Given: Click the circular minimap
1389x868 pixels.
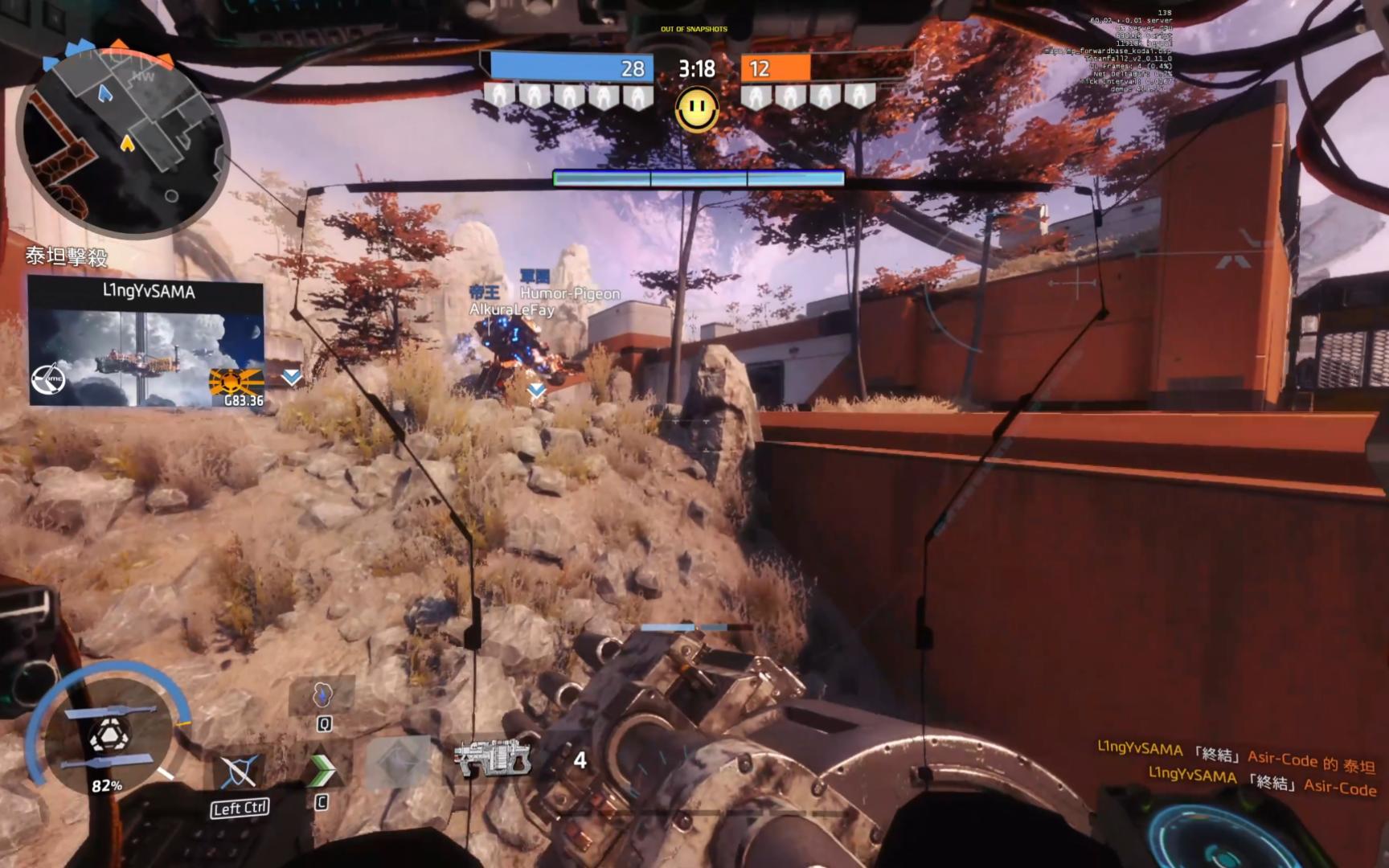Looking at the screenshot, I should tap(123, 142).
